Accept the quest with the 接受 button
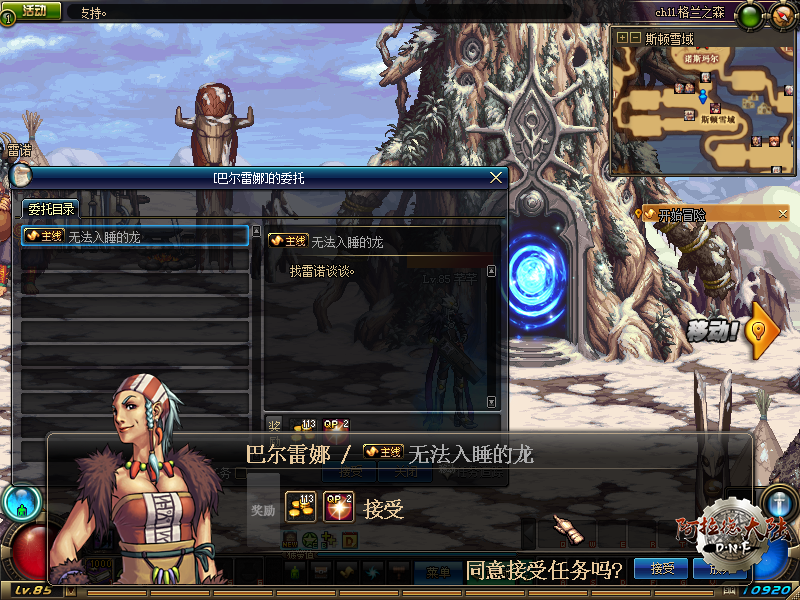The width and height of the screenshot is (800, 600). tap(663, 569)
